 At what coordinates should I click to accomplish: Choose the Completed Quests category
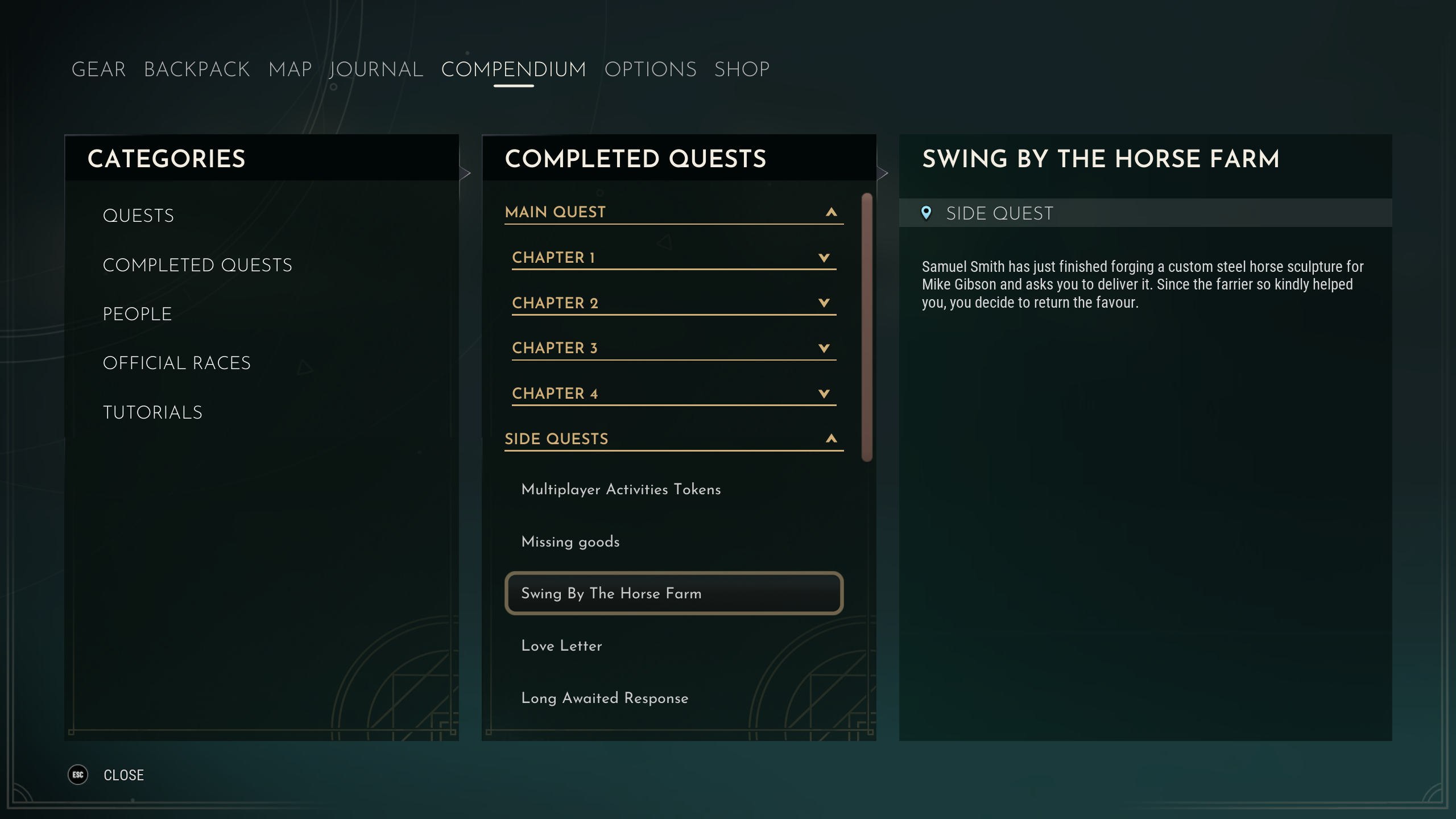pyautogui.click(x=197, y=265)
